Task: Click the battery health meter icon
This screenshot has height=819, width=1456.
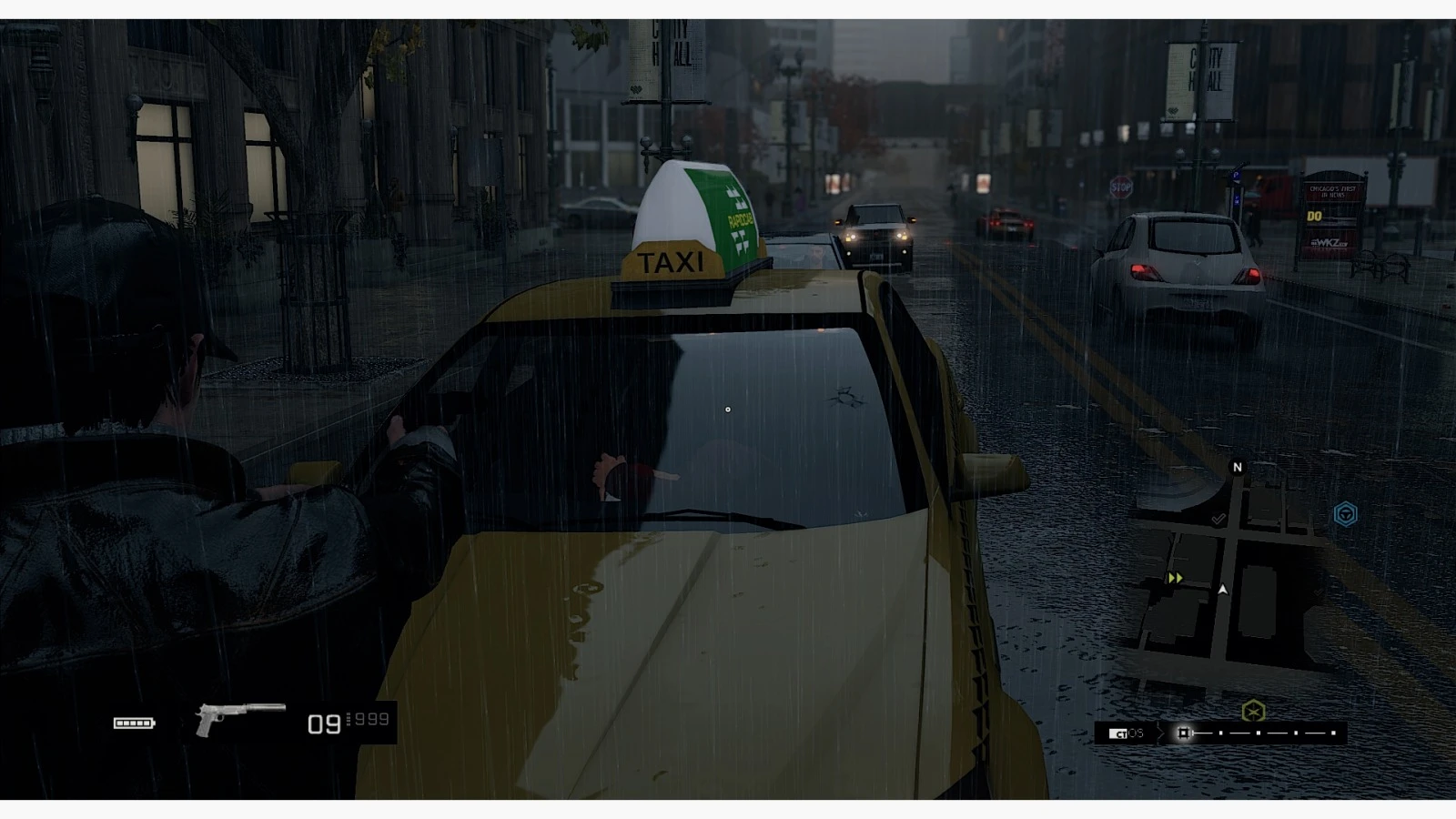Action: click(x=133, y=723)
